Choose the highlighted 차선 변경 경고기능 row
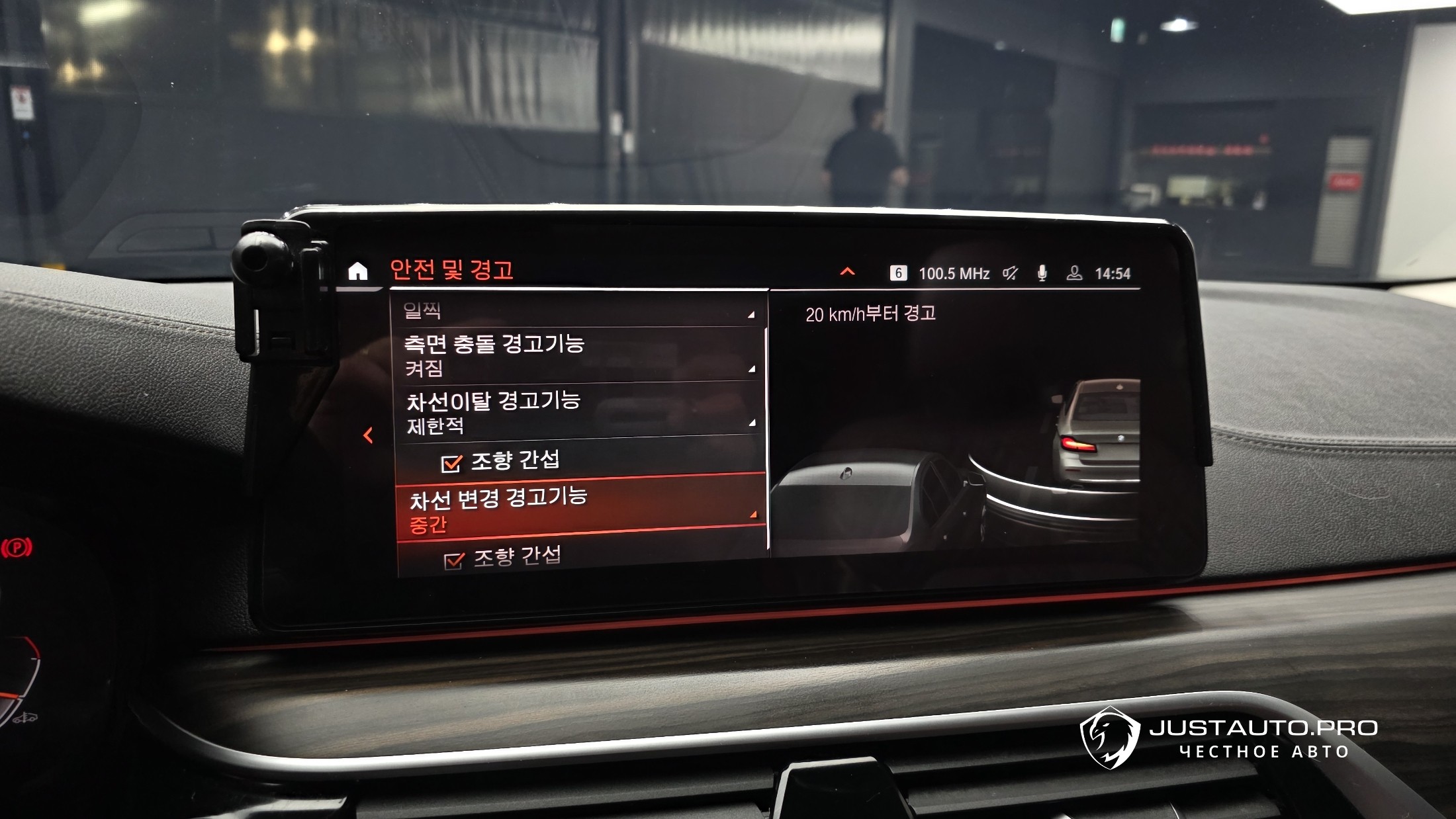Viewport: 1456px width, 819px height. click(x=580, y=509)
